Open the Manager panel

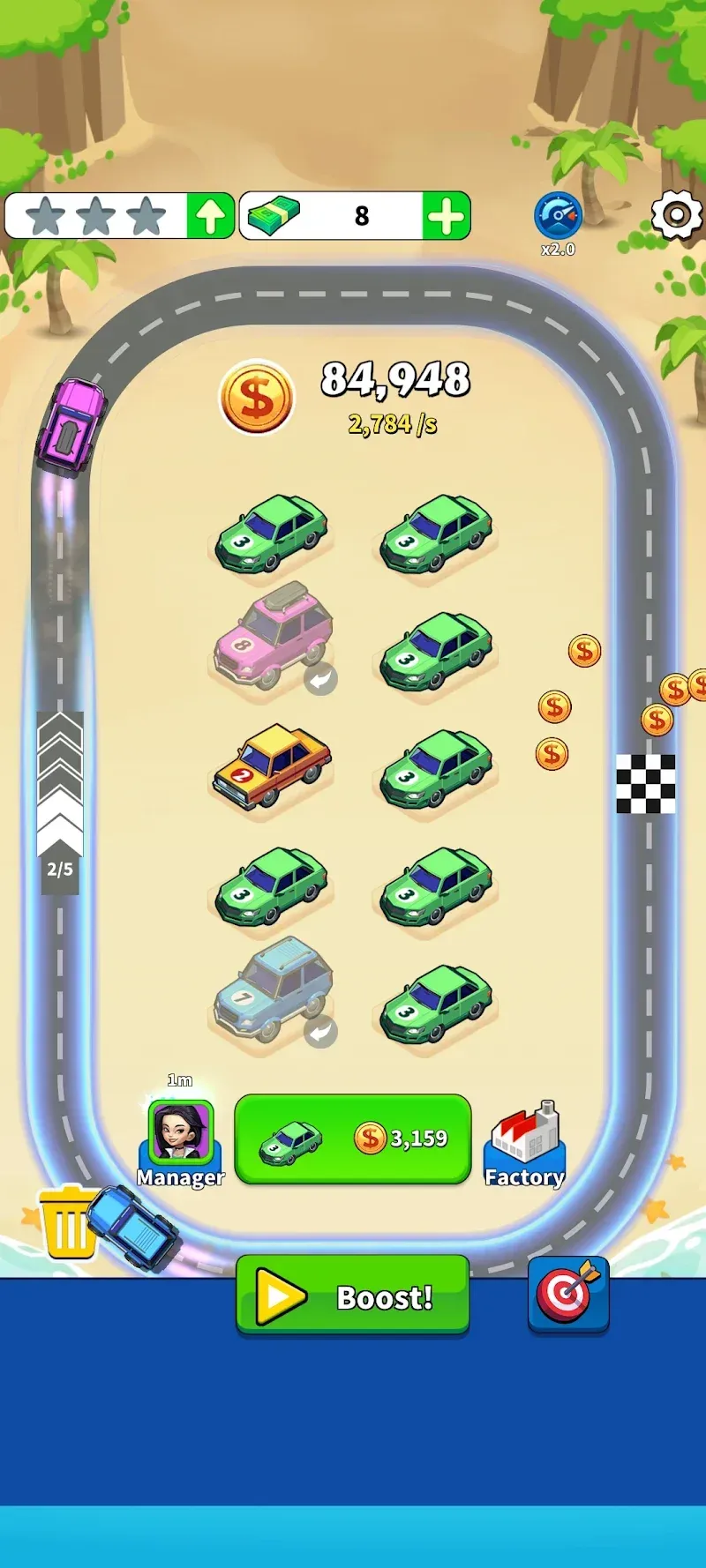pyautogui.click(x=181, y=1139)
